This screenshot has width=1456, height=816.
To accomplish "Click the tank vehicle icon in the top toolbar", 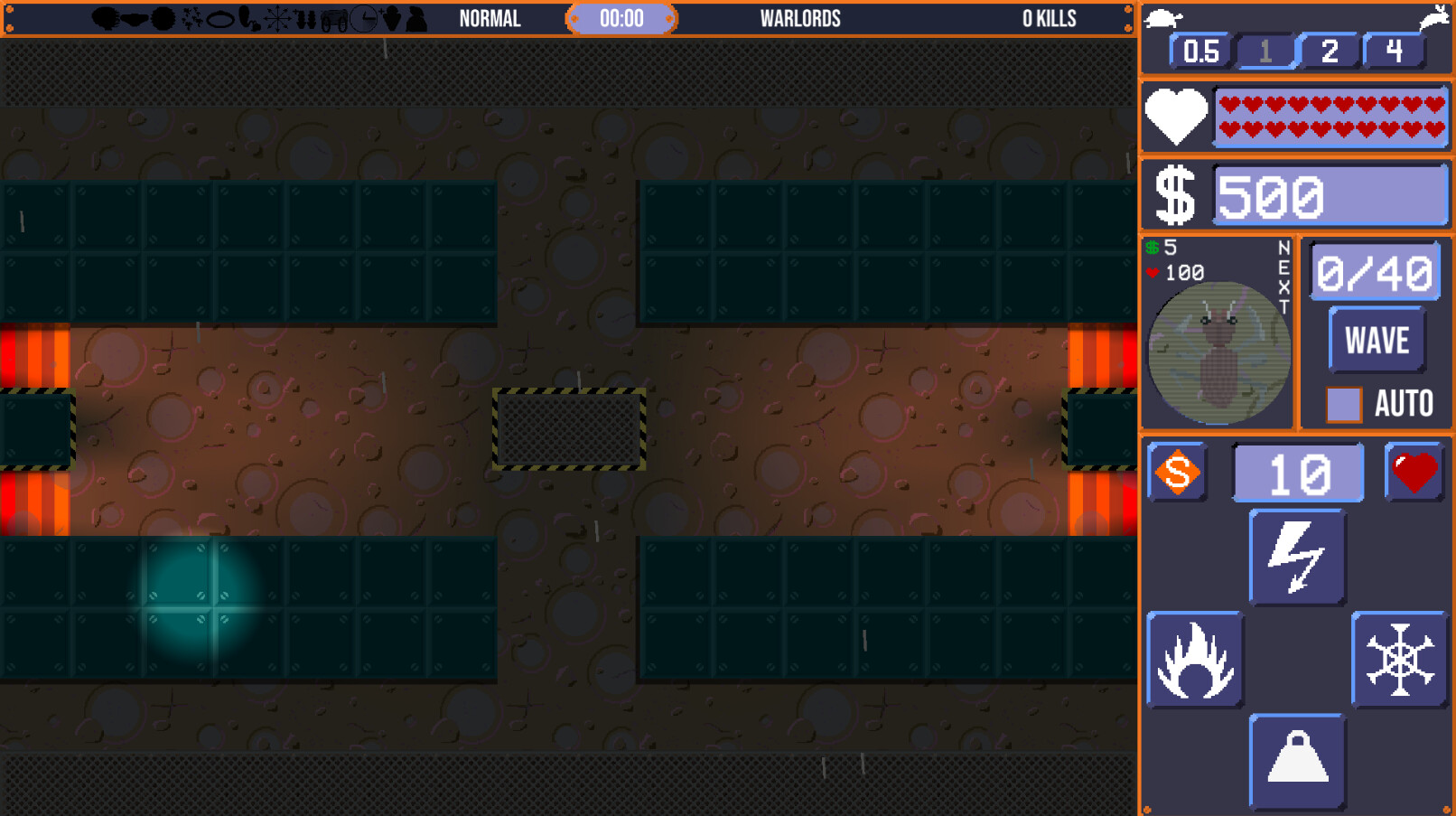I will pos(333,20).
